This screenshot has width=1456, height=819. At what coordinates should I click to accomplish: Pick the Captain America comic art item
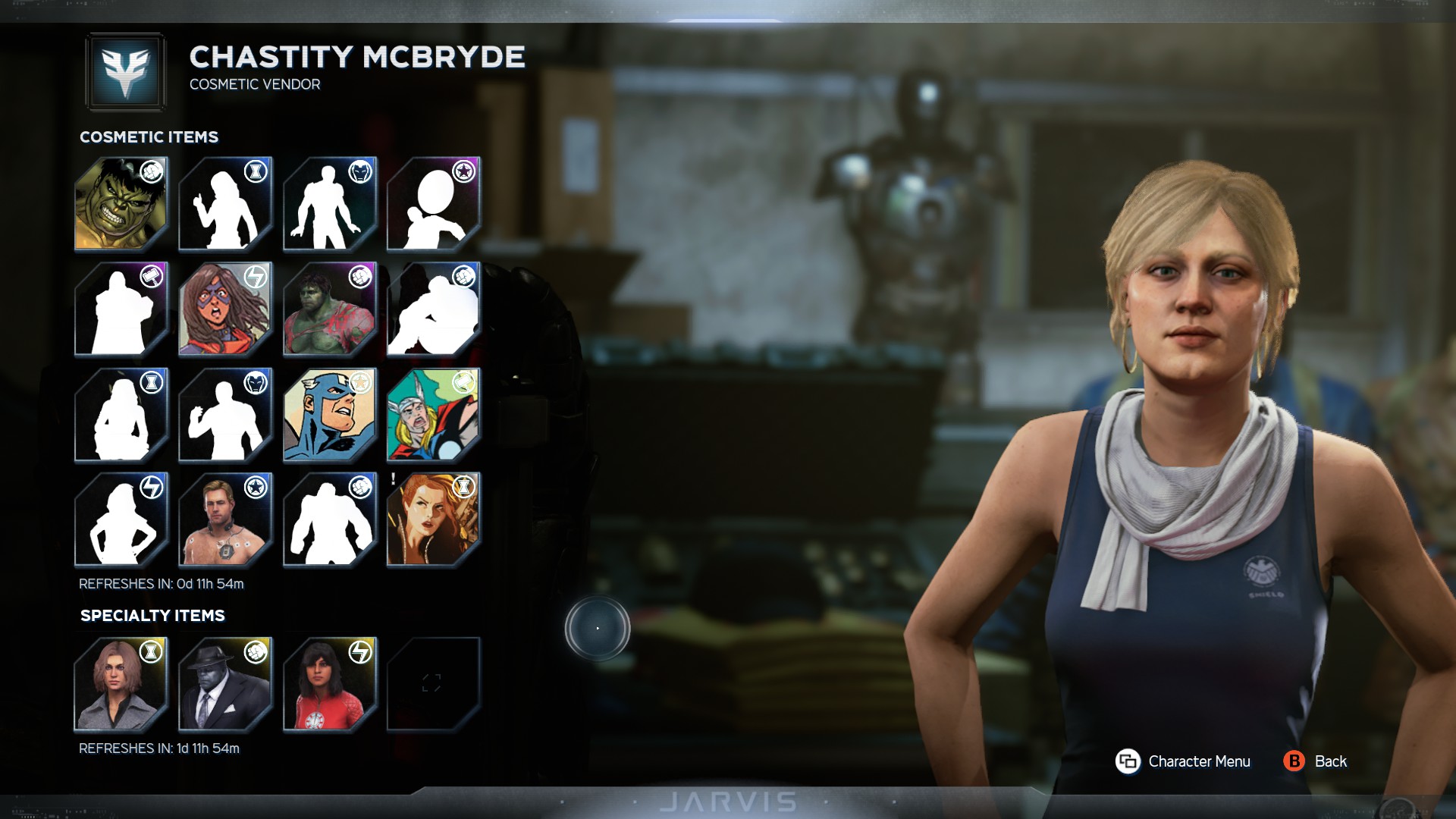tap(329, 415)
